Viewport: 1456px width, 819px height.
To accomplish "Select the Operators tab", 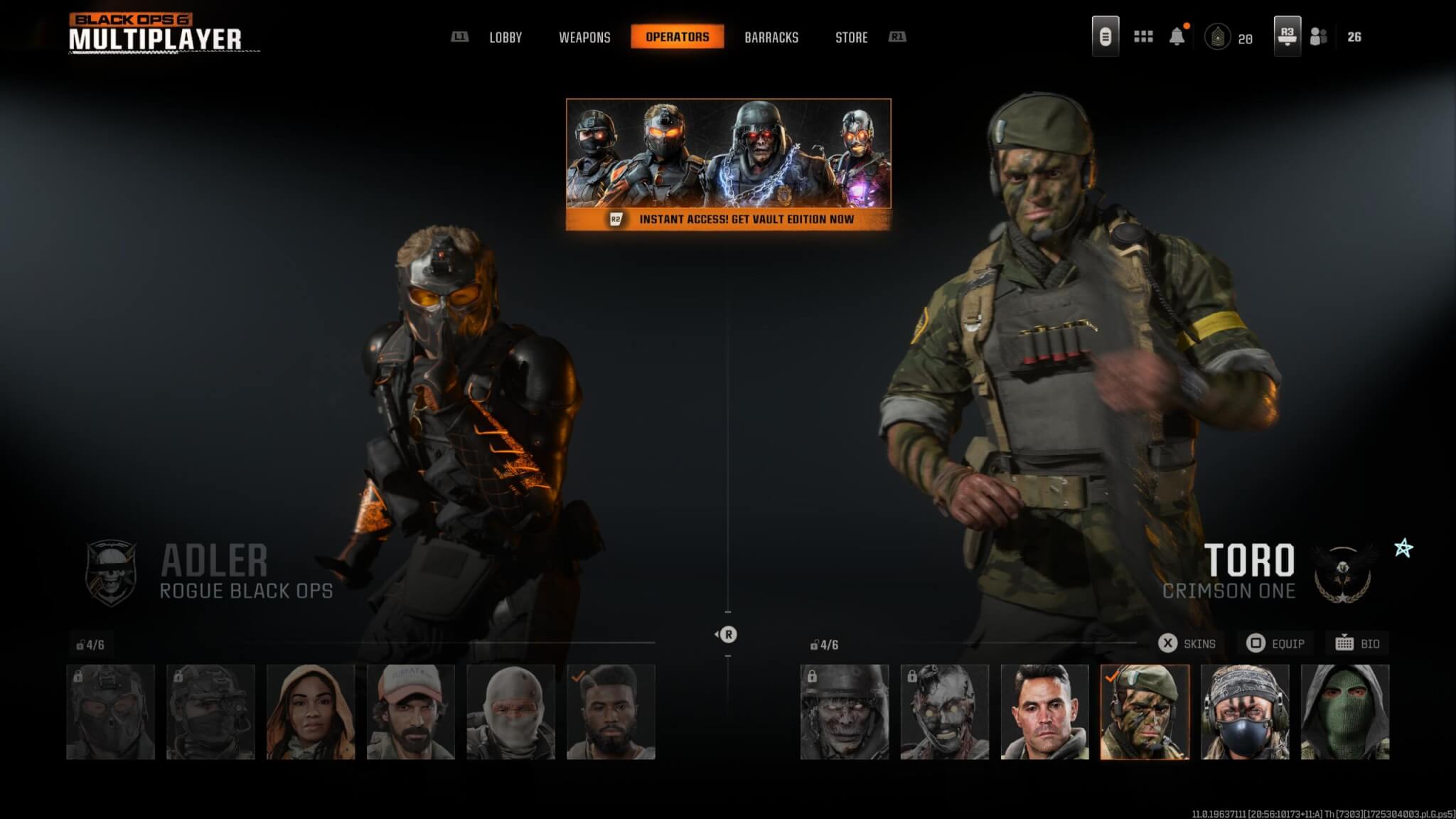I will (x=677, y=37).
